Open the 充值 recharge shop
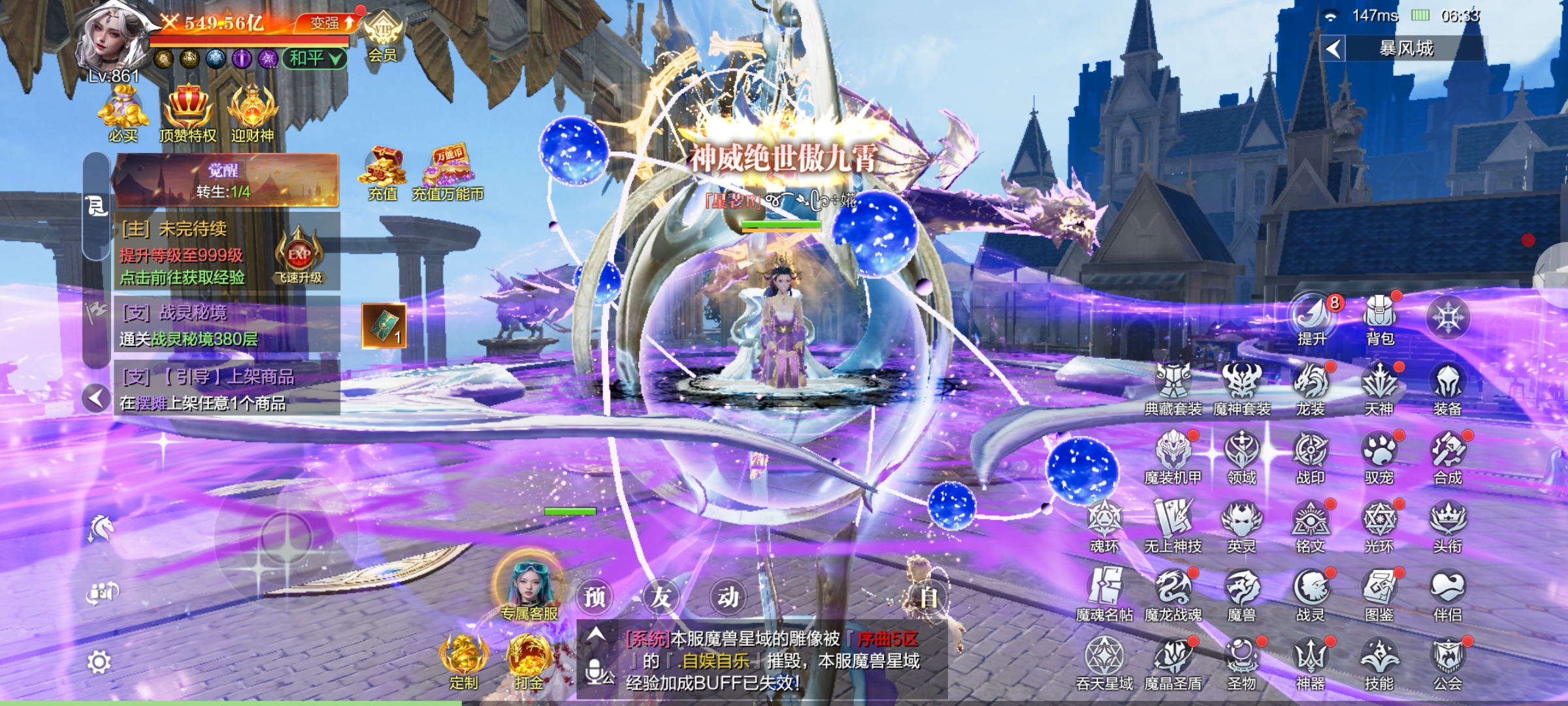The height and width of the screenshot is (706, 1568). pyautogui.click(x=382, y=174)
